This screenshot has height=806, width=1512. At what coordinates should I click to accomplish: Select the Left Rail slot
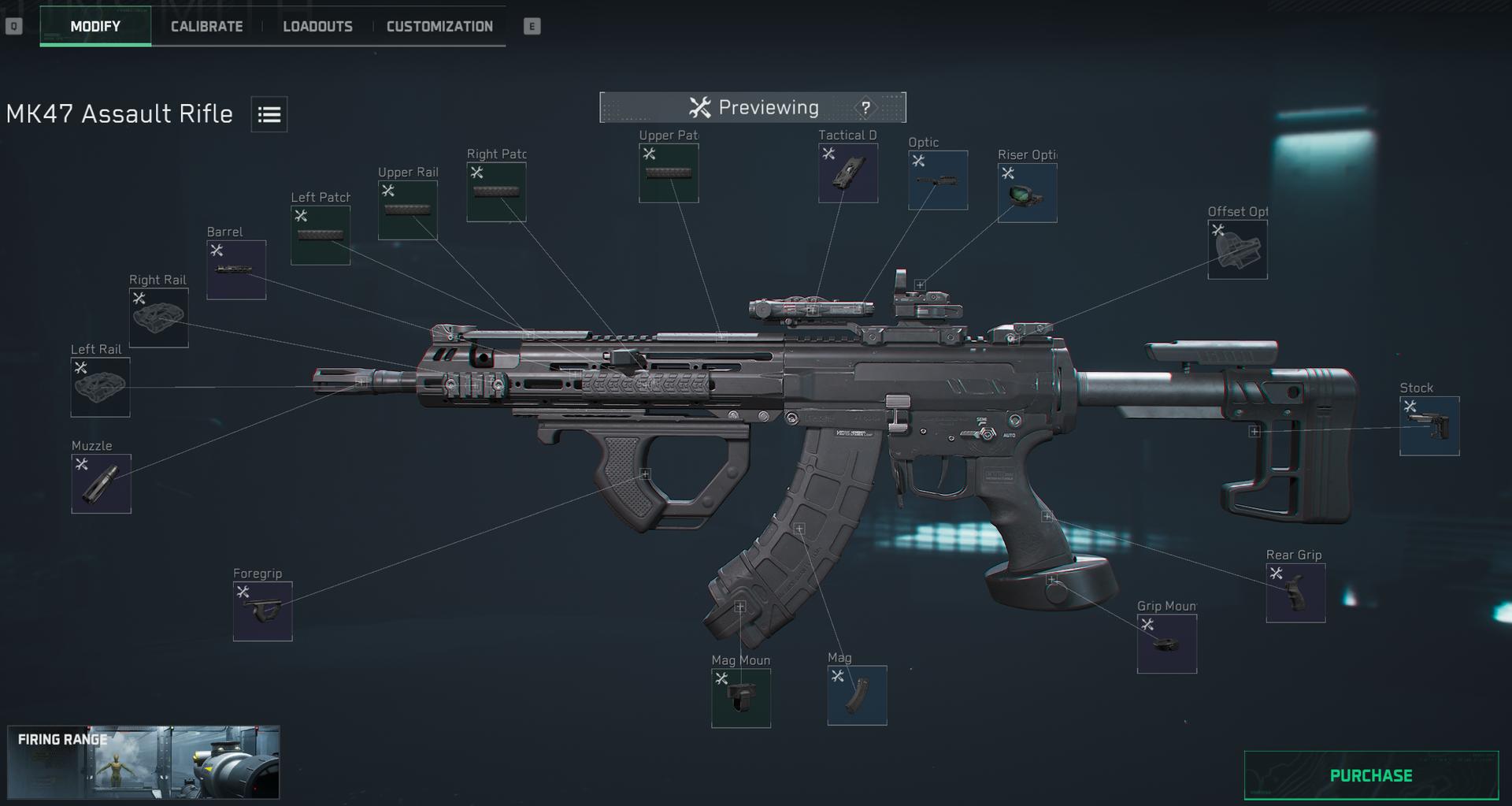[x=101, y=388]
